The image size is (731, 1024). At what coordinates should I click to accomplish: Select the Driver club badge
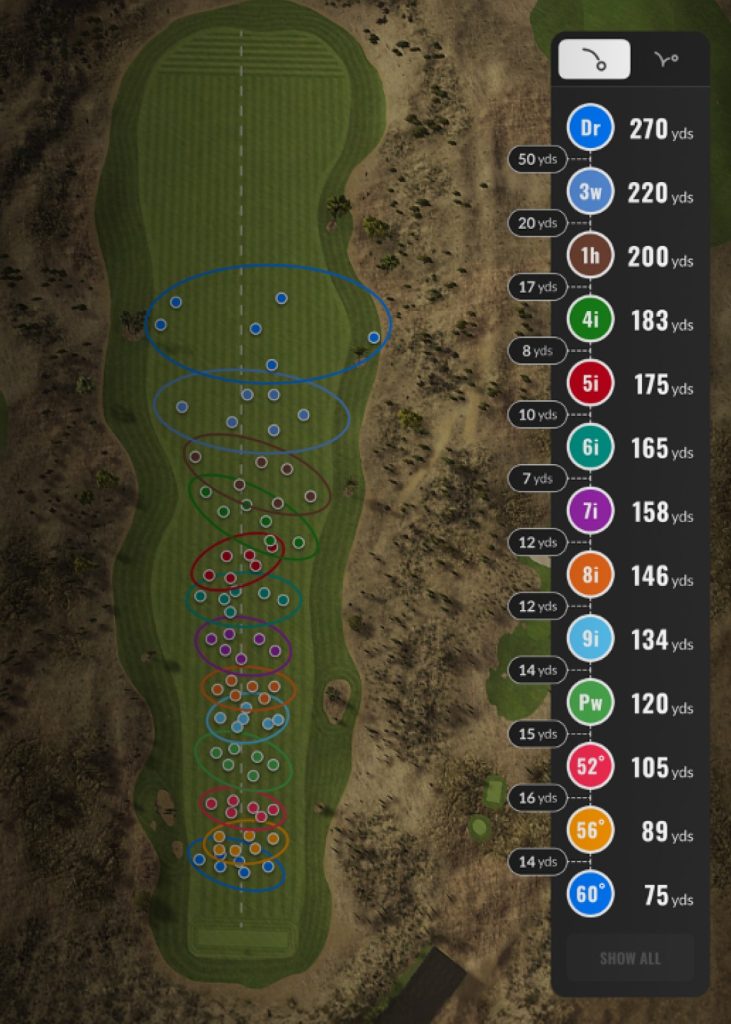(590, 129)
